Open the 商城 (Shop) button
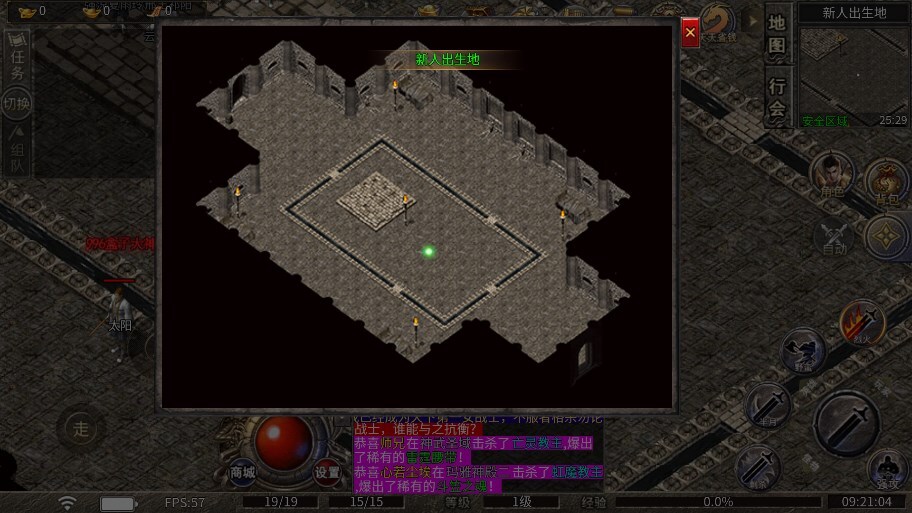The image size is (912, 513). (x=243, y=472)
